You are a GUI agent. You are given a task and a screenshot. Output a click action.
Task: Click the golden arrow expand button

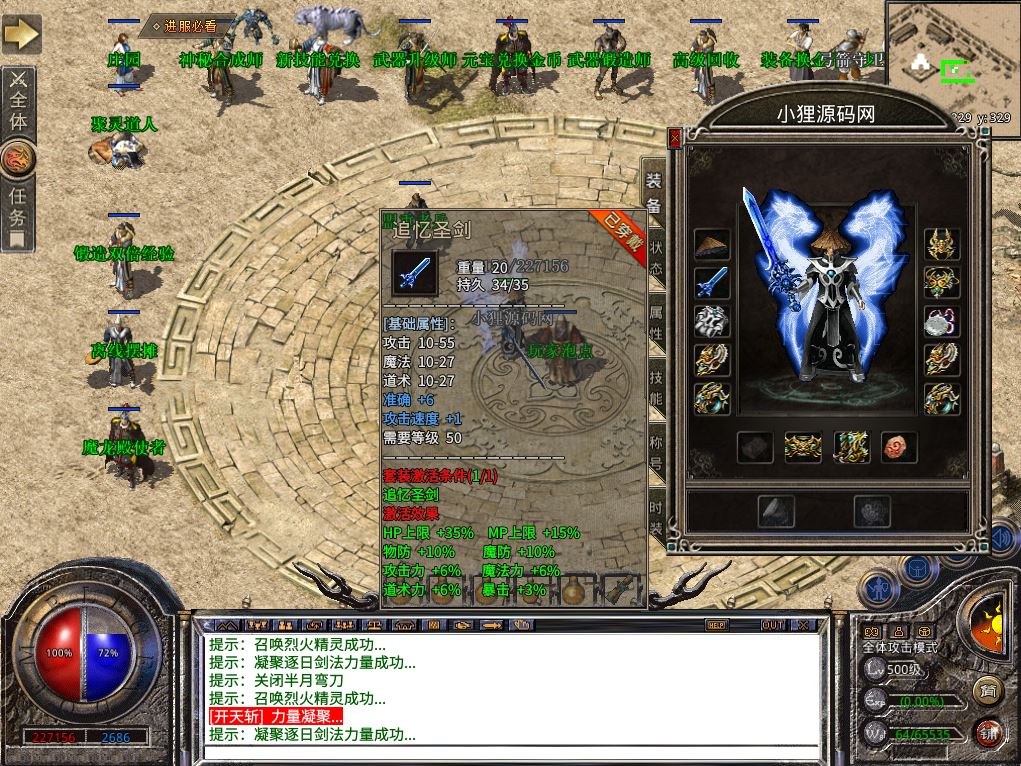click(21, 35)
